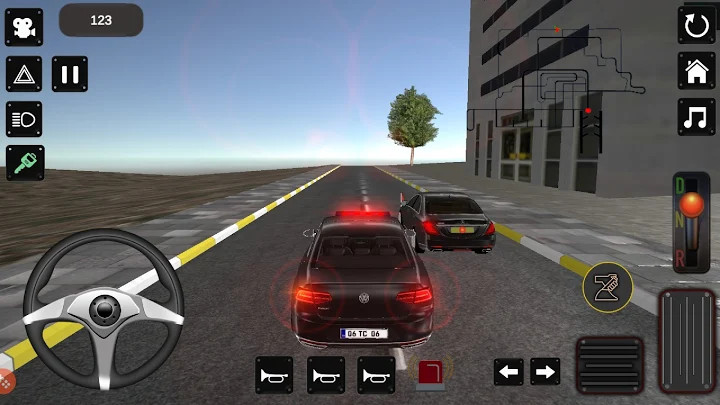Tap the seat belt icon
The height and width of the screenshot is (405, 720).
[608, 289]
